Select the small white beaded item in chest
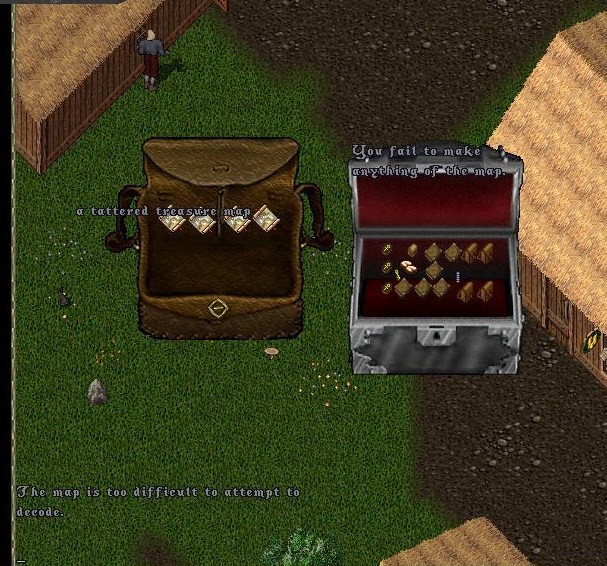This screenshot has height=566, width=607. coord(458,276)
